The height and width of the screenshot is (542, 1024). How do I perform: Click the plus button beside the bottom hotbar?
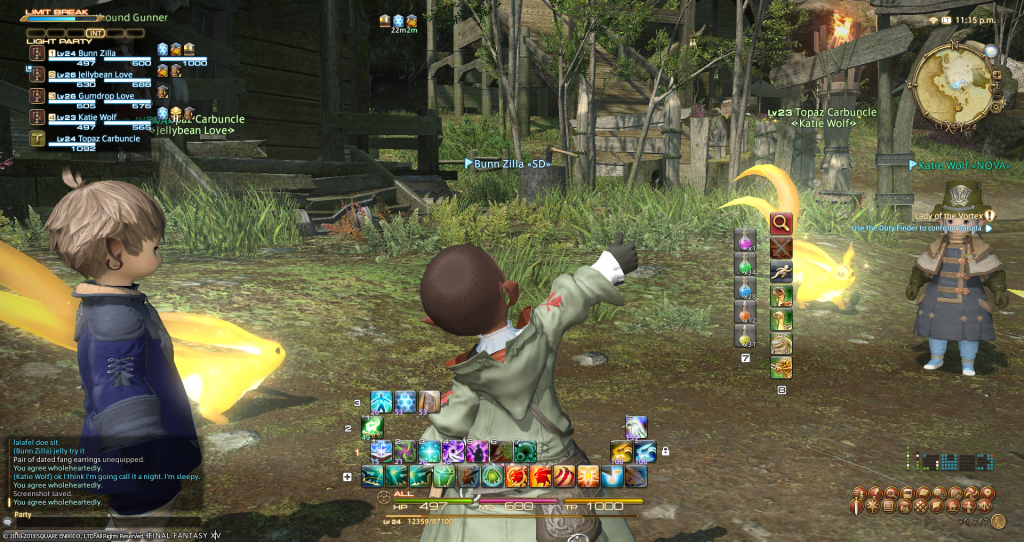point(347,476)
